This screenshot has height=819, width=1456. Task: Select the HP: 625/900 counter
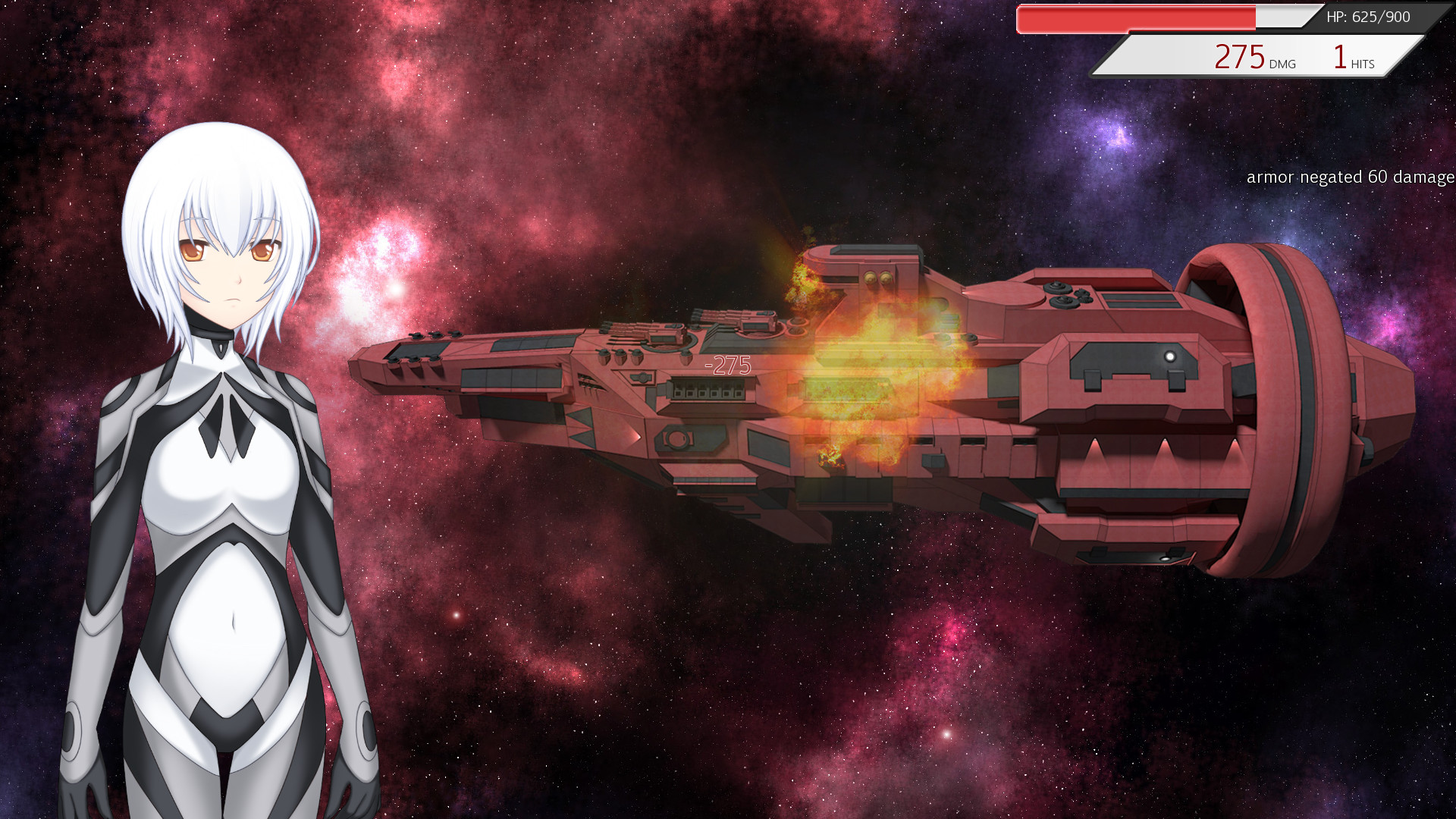[x=1367, y=15]
